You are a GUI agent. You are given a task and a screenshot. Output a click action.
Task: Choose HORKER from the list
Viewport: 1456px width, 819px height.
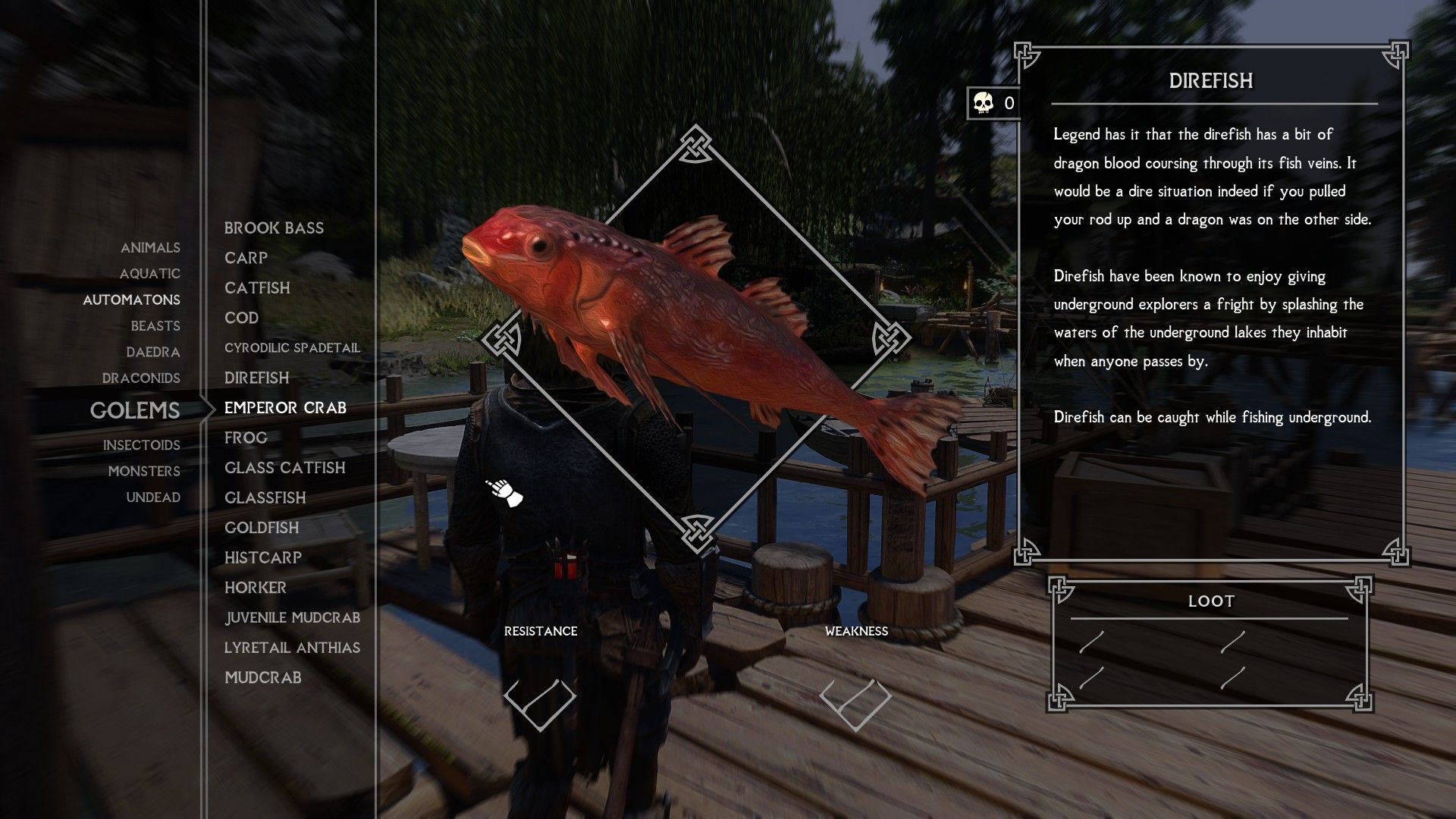[x=255, y=587]
